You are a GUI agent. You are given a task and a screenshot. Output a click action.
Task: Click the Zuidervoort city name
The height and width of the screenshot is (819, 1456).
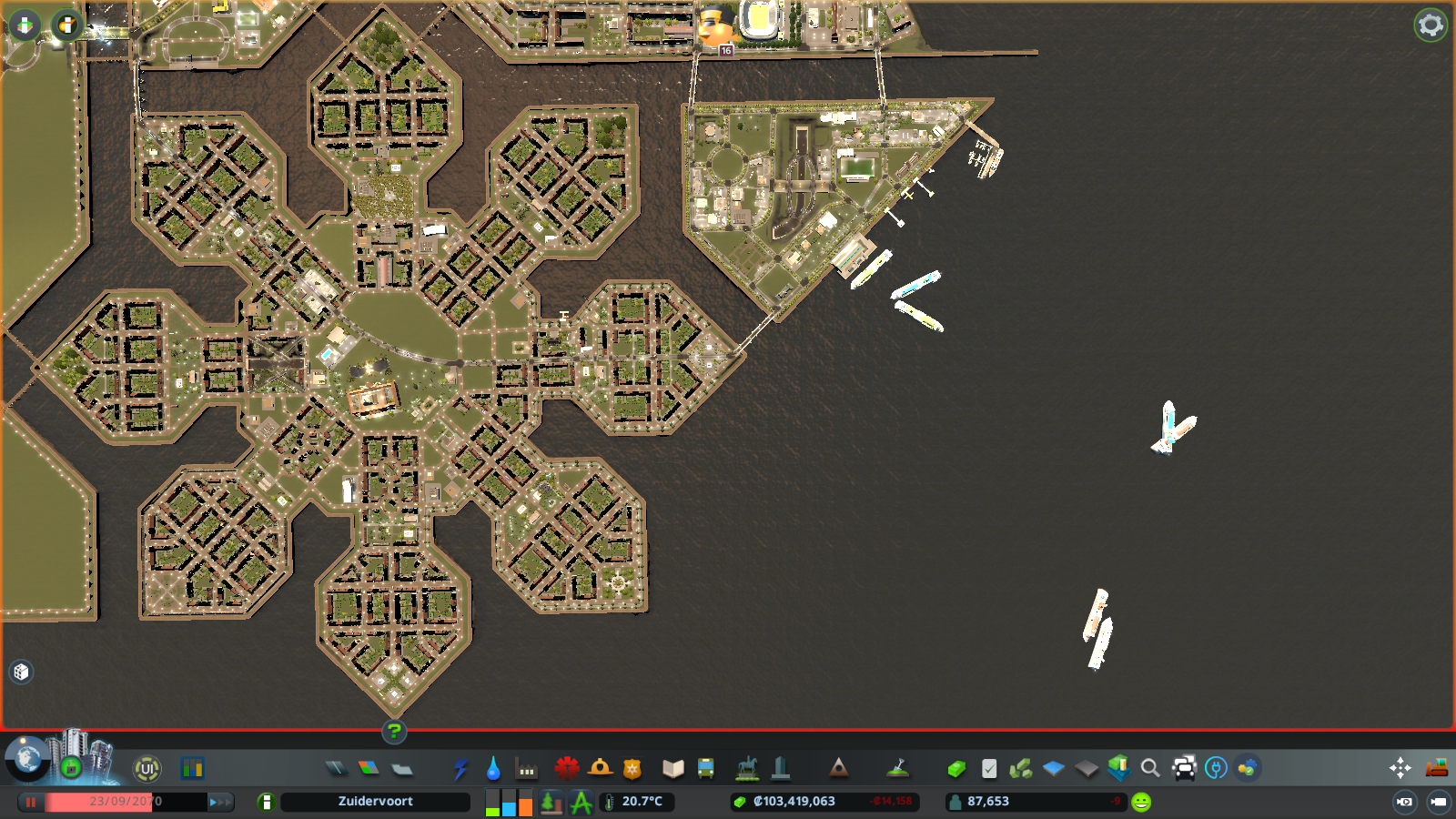pyautogui.click(x=376, y=802)
